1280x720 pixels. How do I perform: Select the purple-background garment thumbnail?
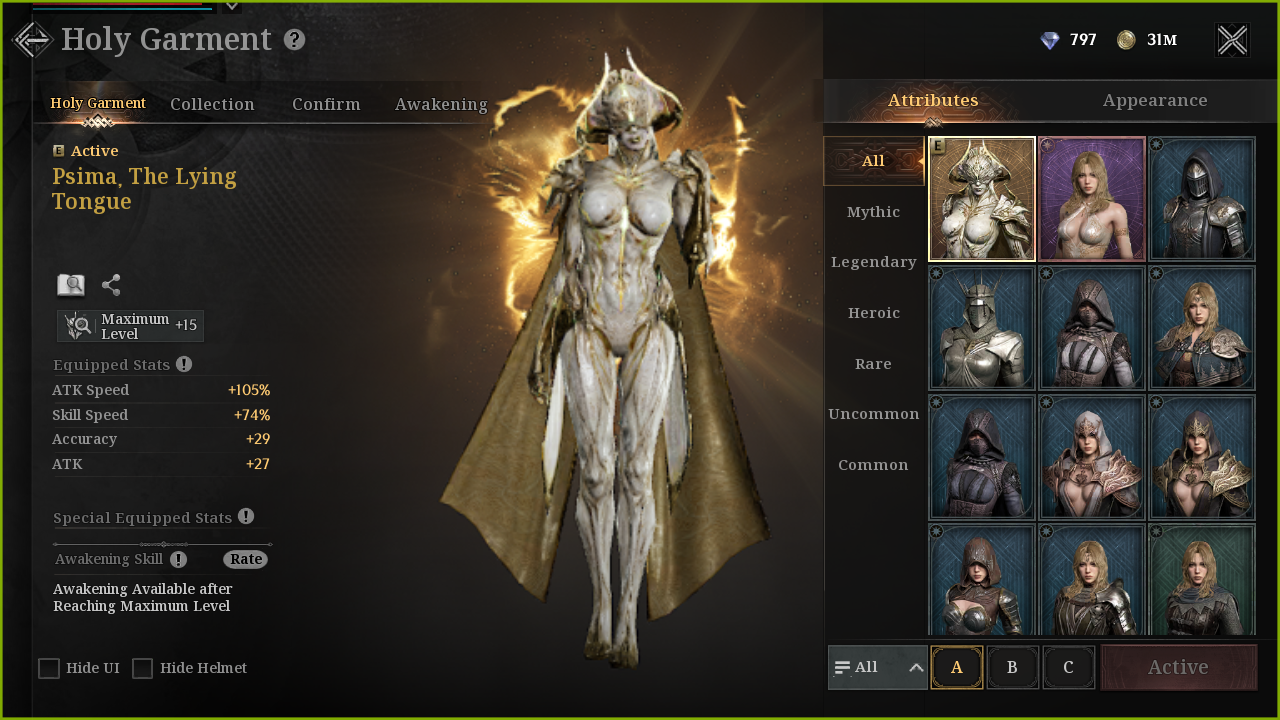tap(1092, 199)
